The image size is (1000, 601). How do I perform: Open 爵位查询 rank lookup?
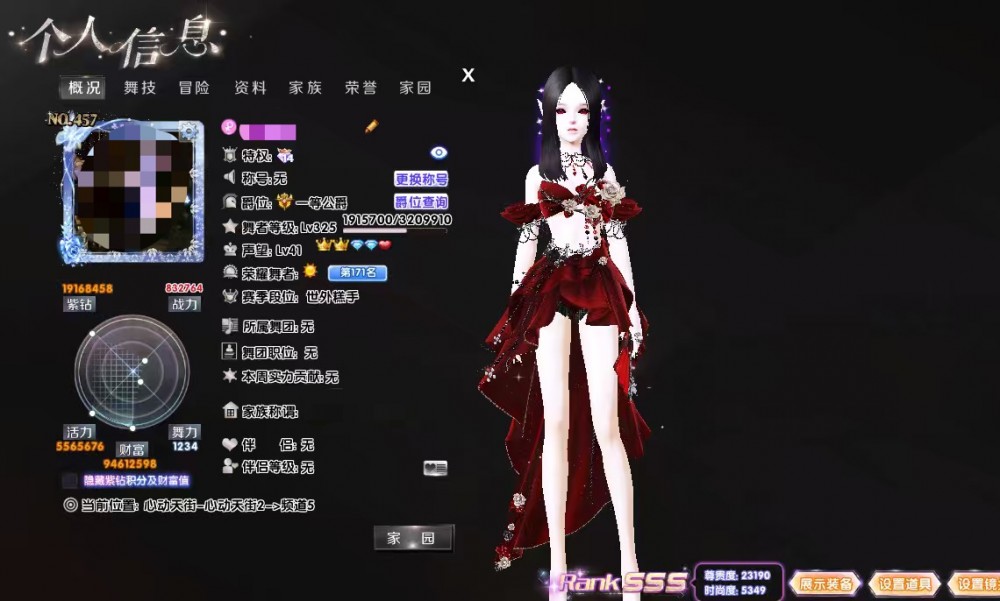421,202
